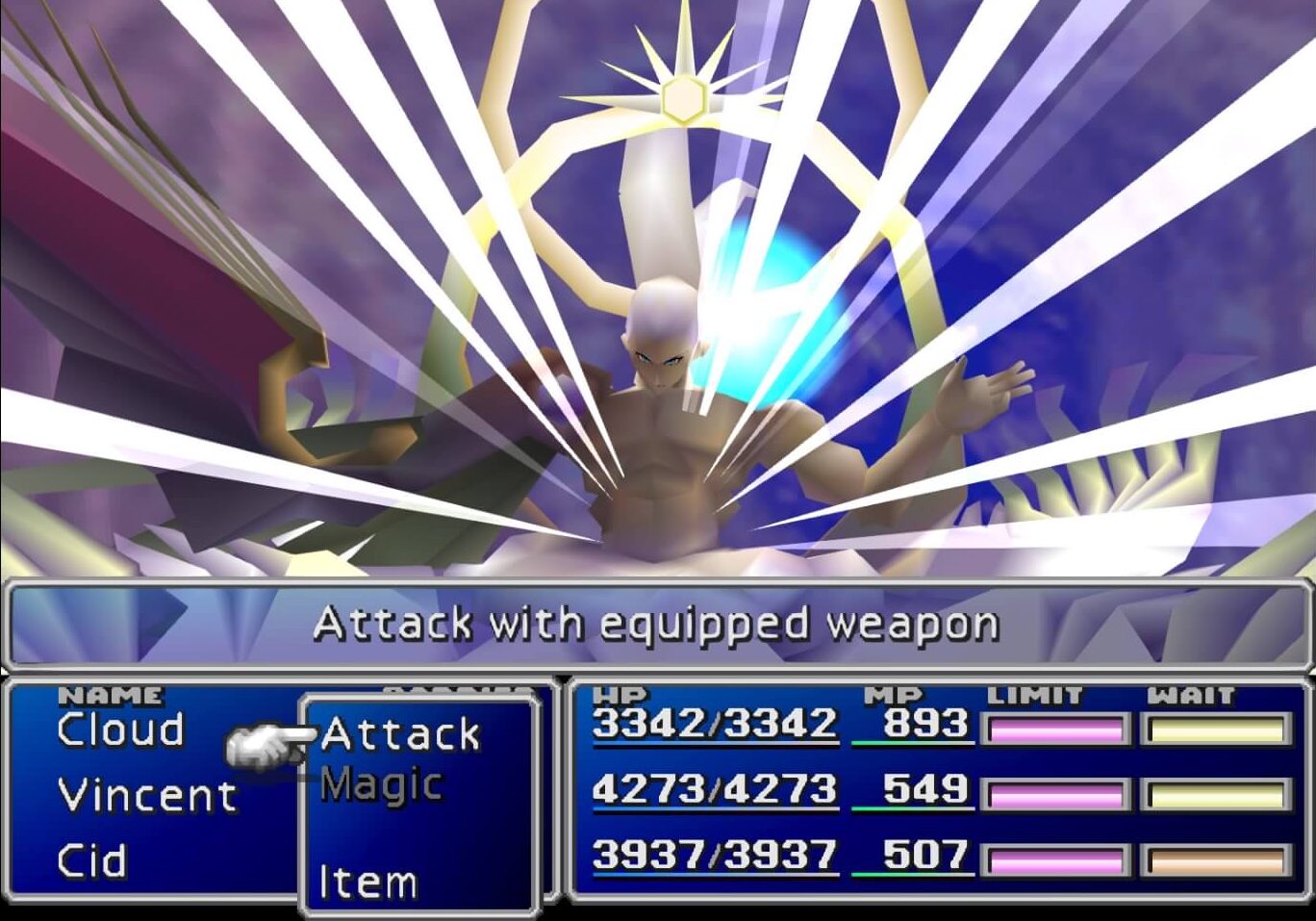Click Cloud's HP value 3342/3342
The height and width of the screenshot is (921, 1316).
716,724
